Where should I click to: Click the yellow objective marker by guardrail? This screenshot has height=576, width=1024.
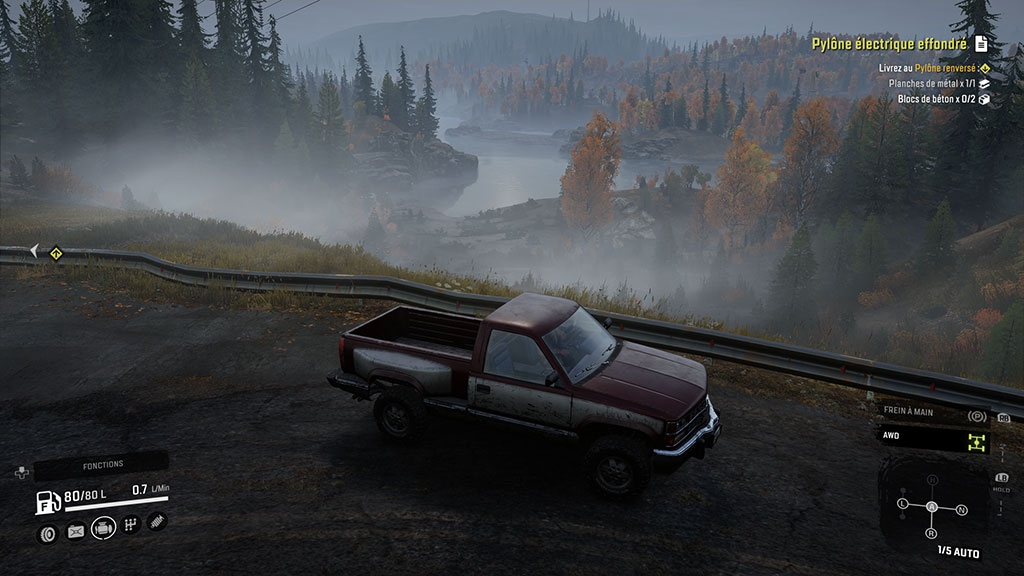pos(57,253)
